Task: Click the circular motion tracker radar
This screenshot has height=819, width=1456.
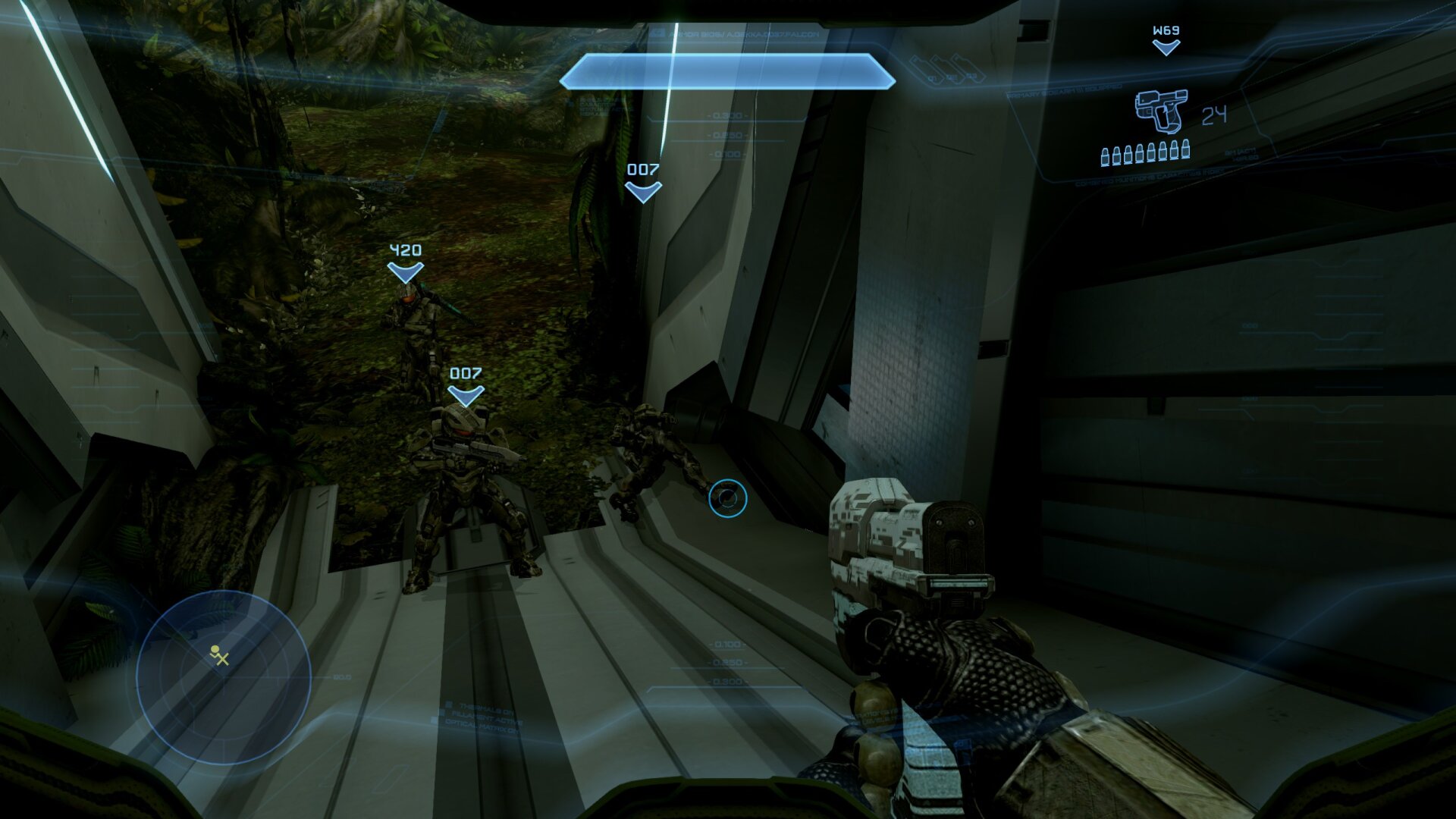Action: click(x=224, y=677)
